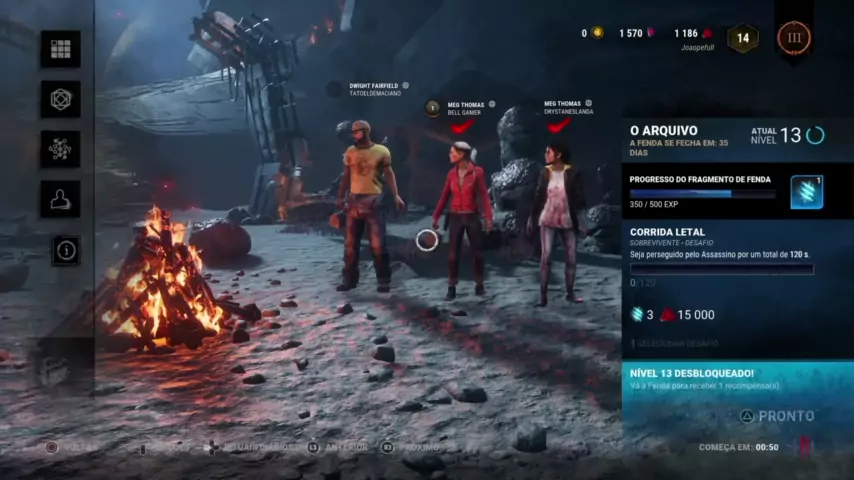This screenshot has height=480, width=854.
Task: Select the blue rift fragment icon
Action: click(x=806, y=192)
